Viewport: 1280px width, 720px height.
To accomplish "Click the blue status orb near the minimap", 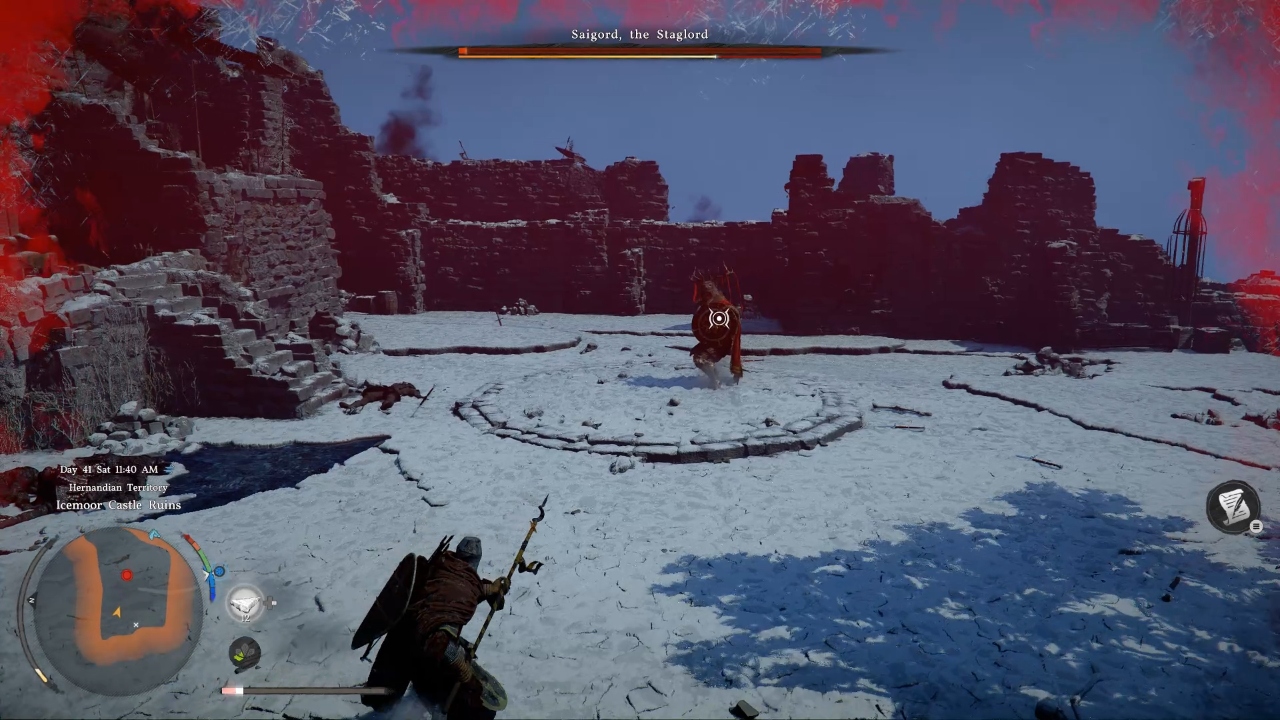I will tap(219, 572).
